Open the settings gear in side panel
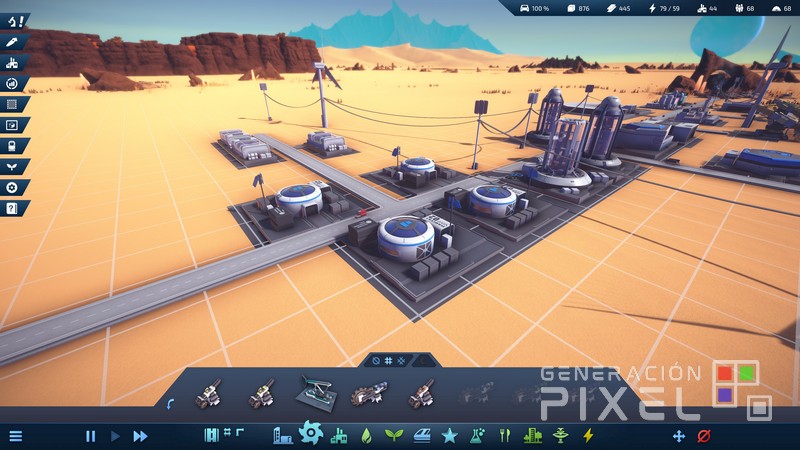 (12, 187)
